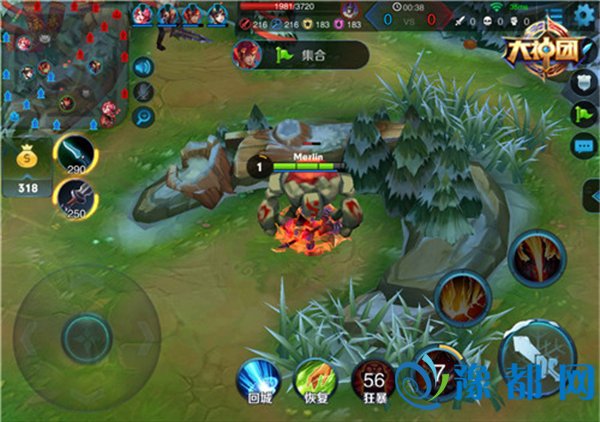Toggle the speaker sound icon
The image size is (600, 422).
click(144, 68)
